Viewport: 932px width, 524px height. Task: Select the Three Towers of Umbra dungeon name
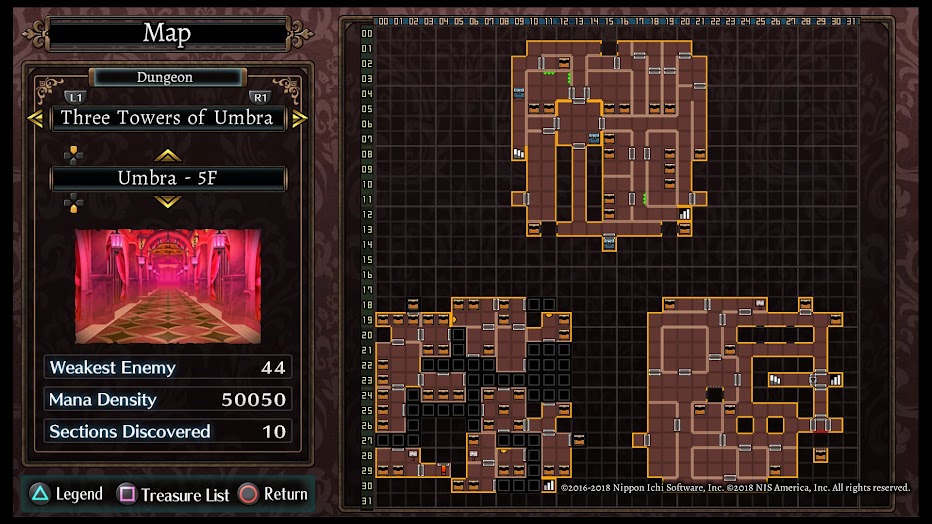point(167,118)
